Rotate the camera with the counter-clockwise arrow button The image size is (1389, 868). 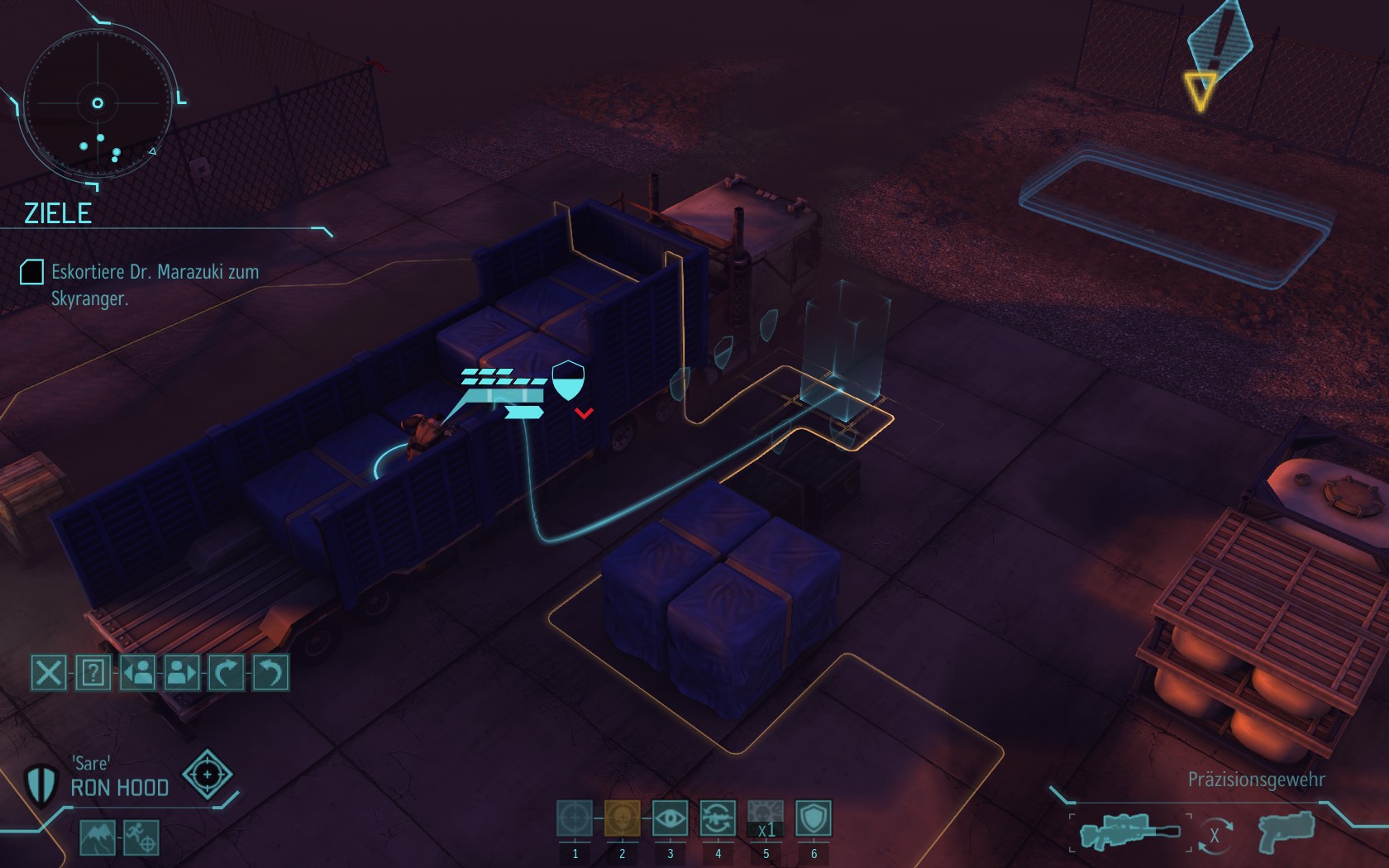coord(270,673)
